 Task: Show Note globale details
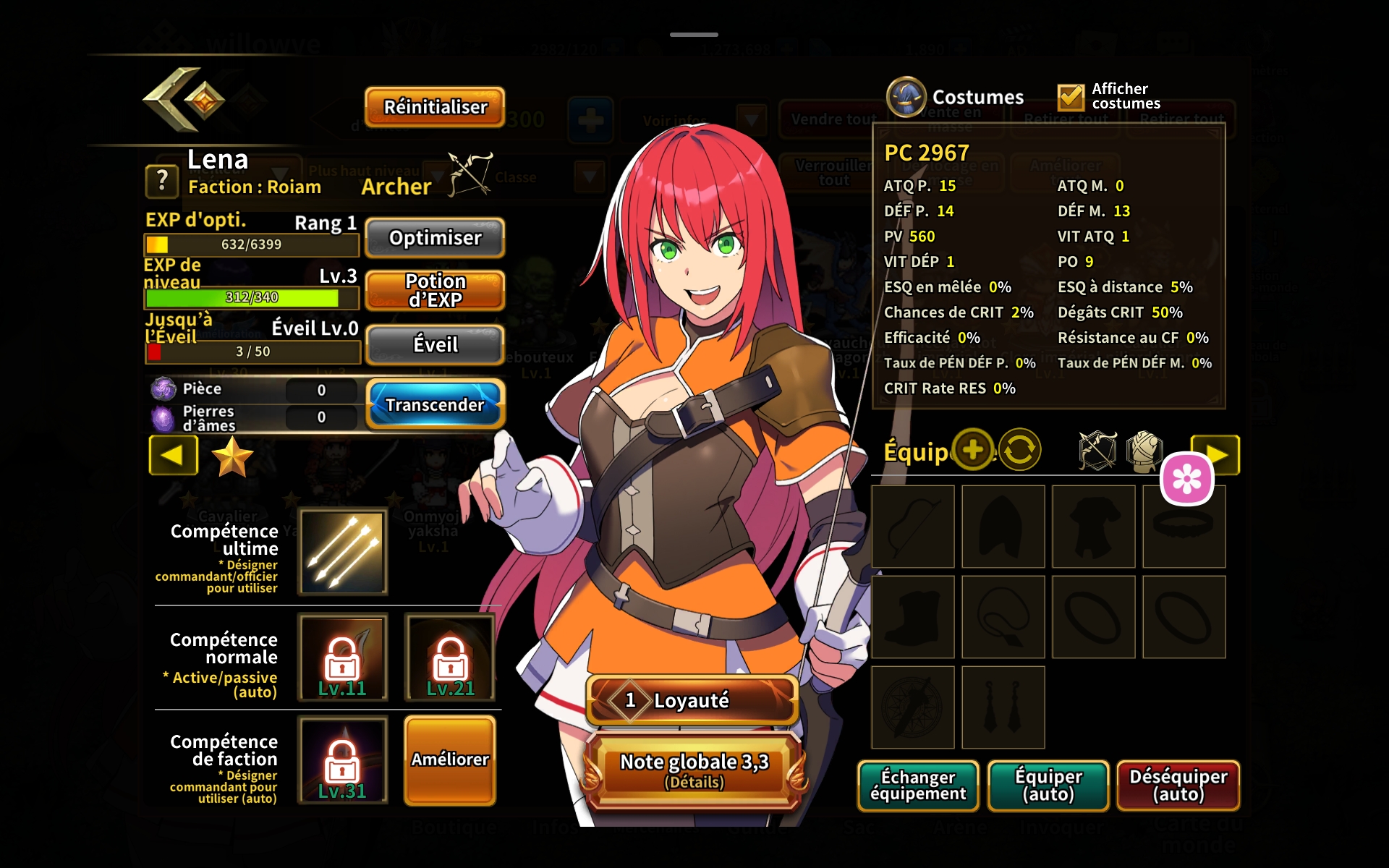[694, 770]
